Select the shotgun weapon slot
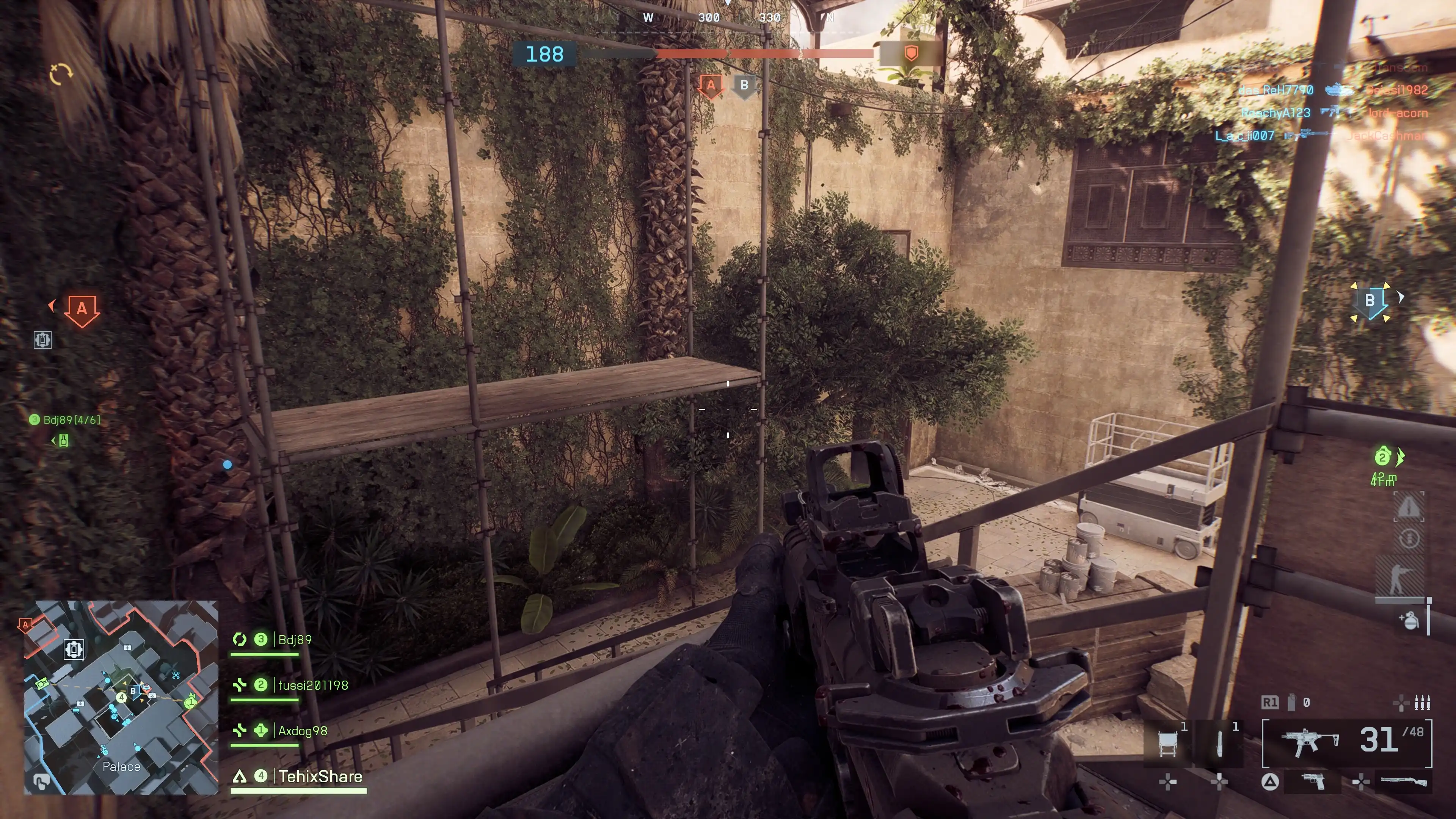The image size is (1456, 819). coord(1403,782)
